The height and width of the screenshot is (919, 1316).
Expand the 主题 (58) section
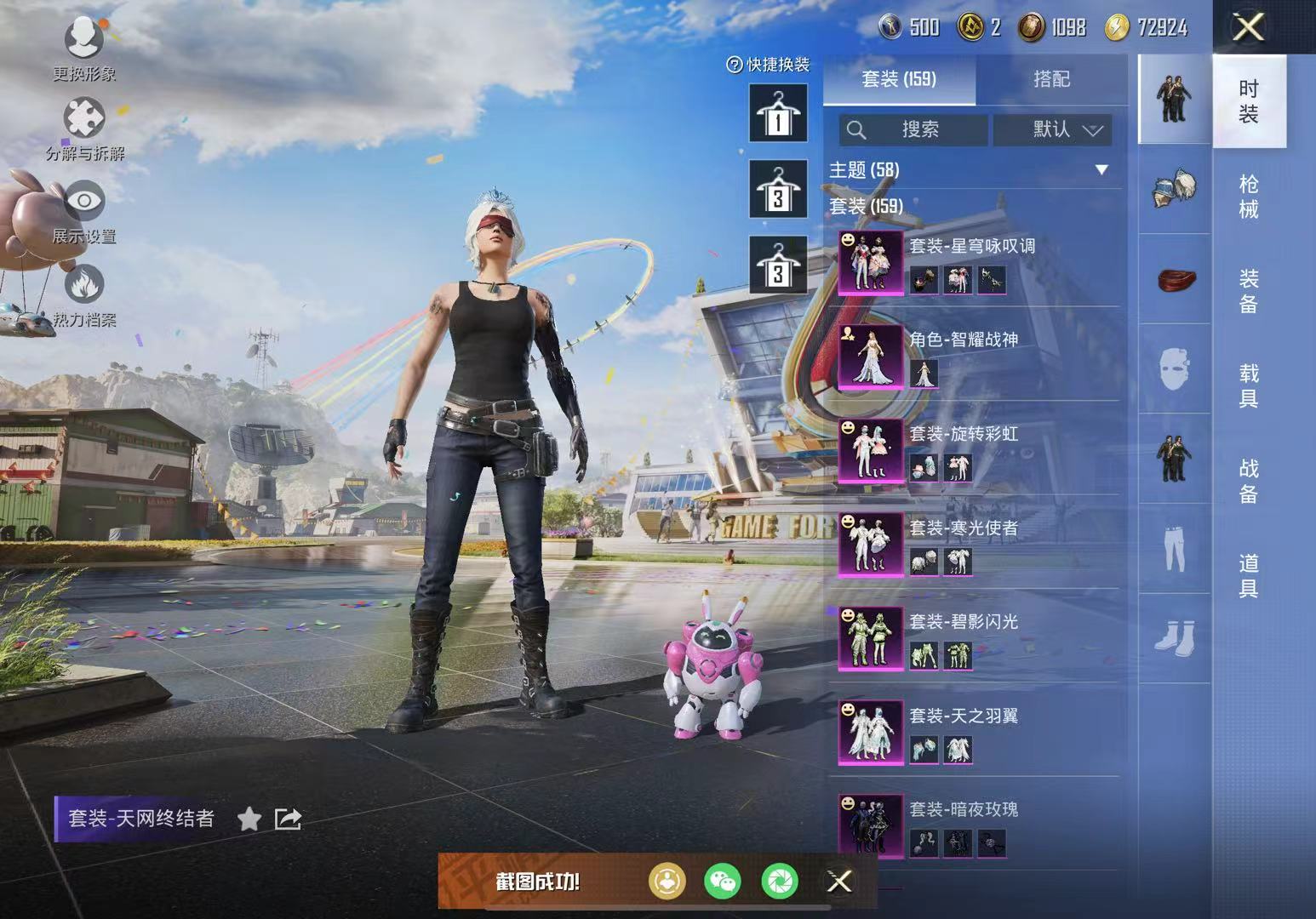1101,170
